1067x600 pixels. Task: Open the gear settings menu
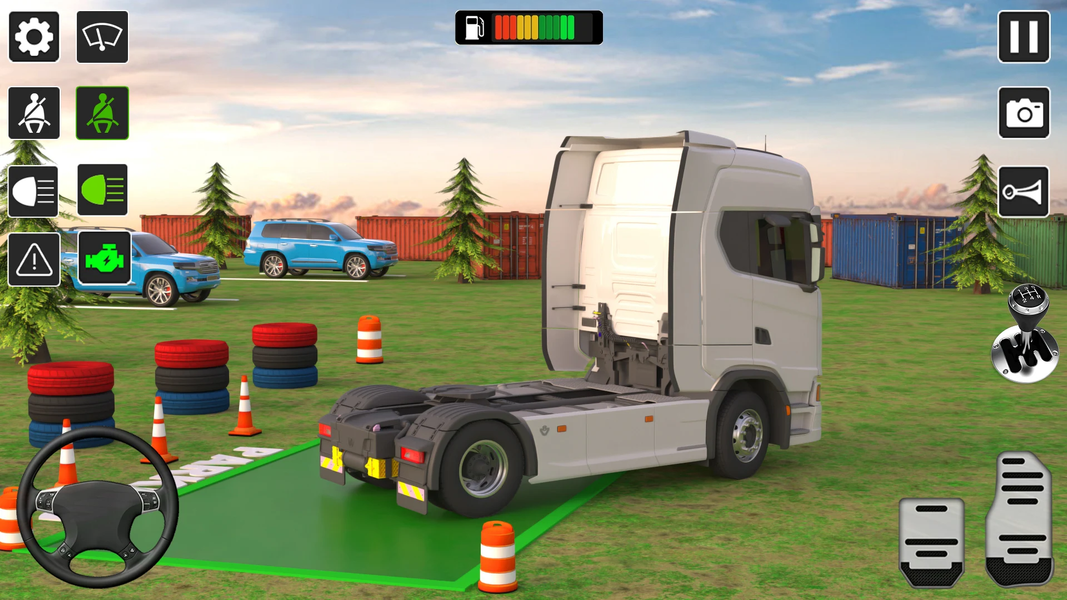coord(34,37)
